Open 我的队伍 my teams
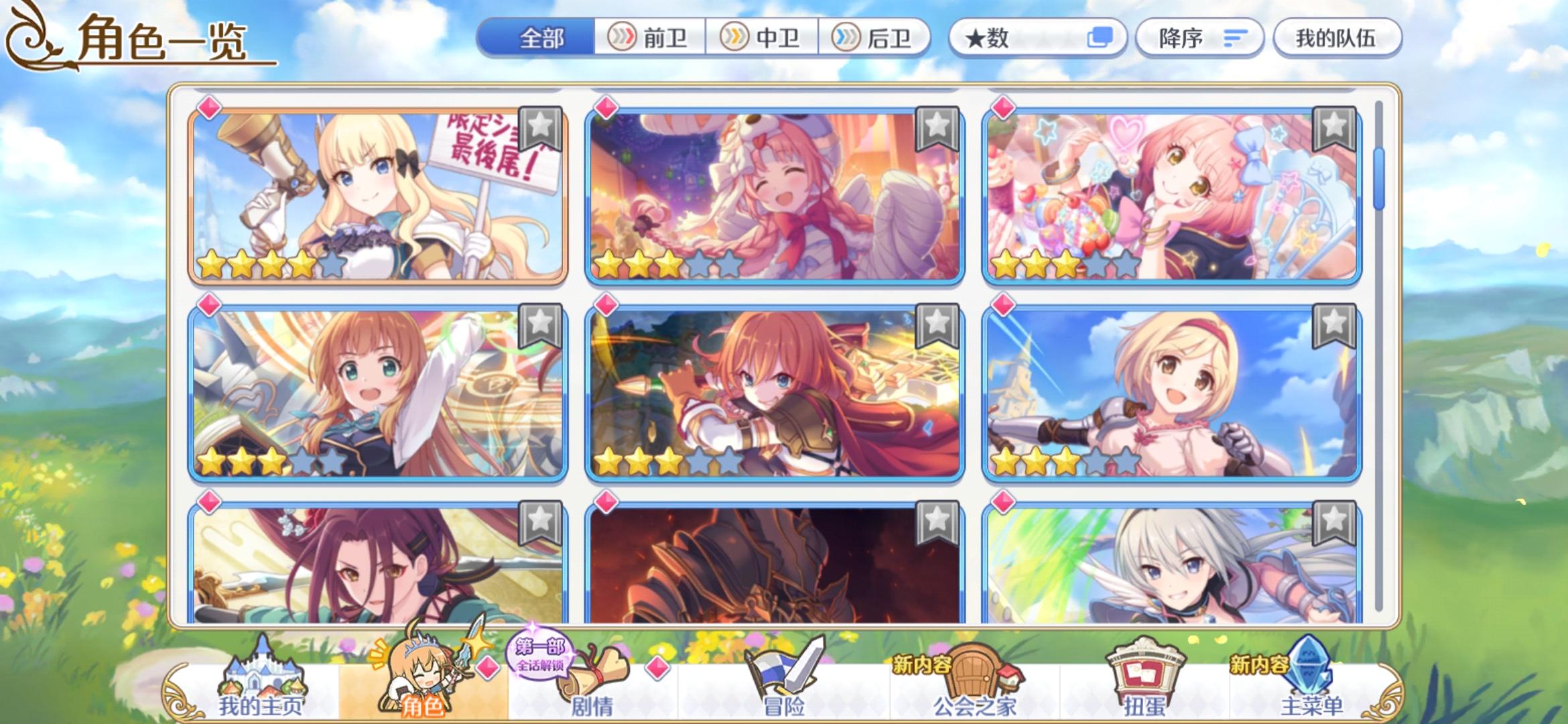 pos(1336,38)
